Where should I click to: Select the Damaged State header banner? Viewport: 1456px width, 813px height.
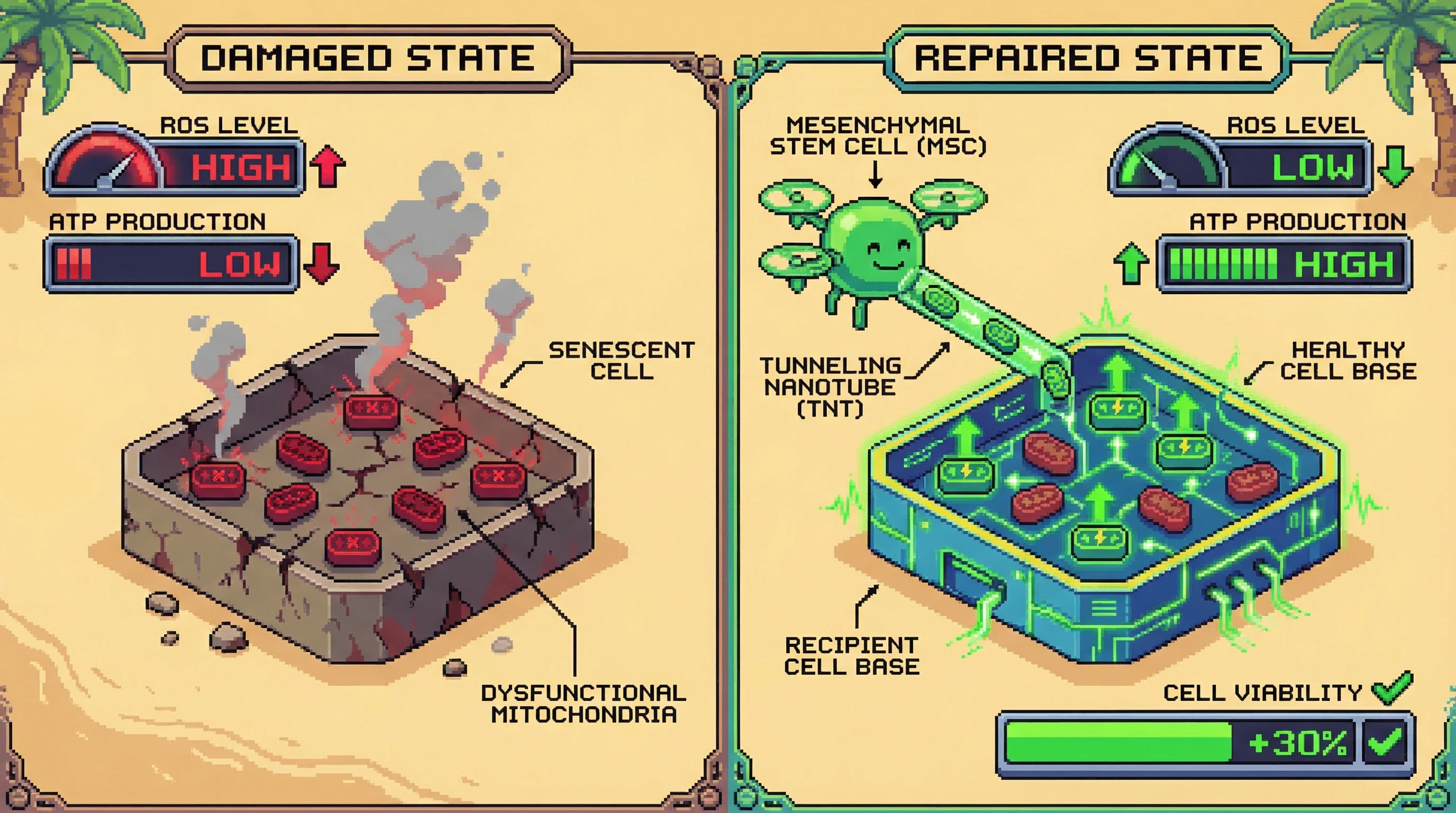tap(368, 58)
